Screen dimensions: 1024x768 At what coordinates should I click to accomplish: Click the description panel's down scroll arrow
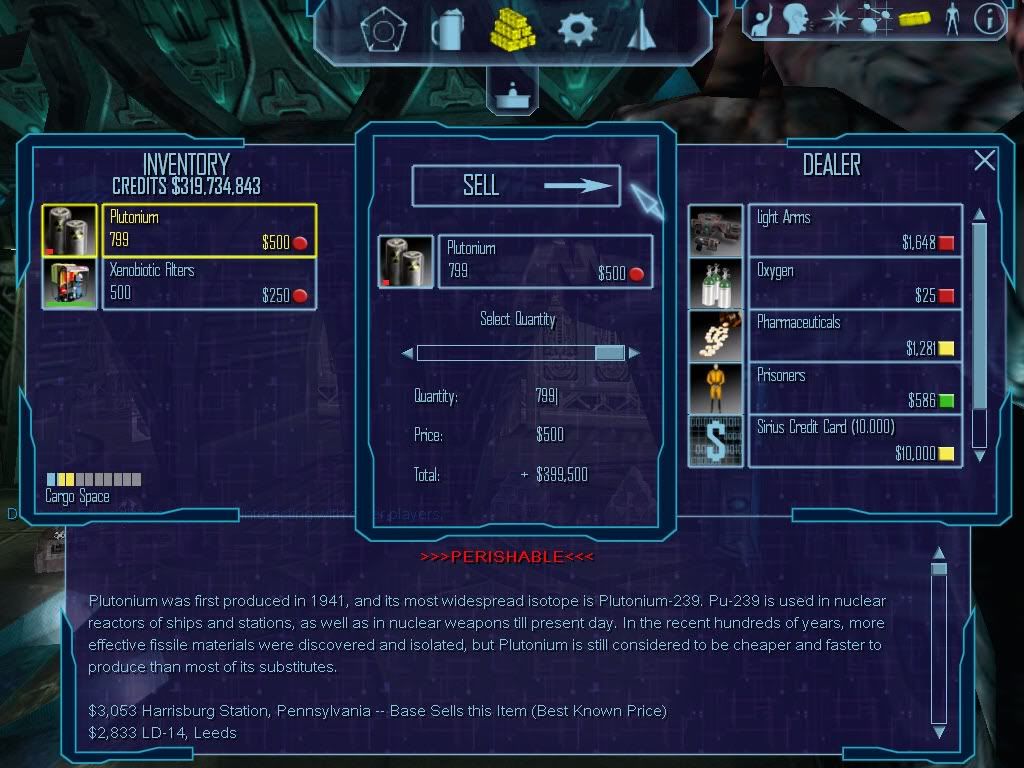click(939, 732)
